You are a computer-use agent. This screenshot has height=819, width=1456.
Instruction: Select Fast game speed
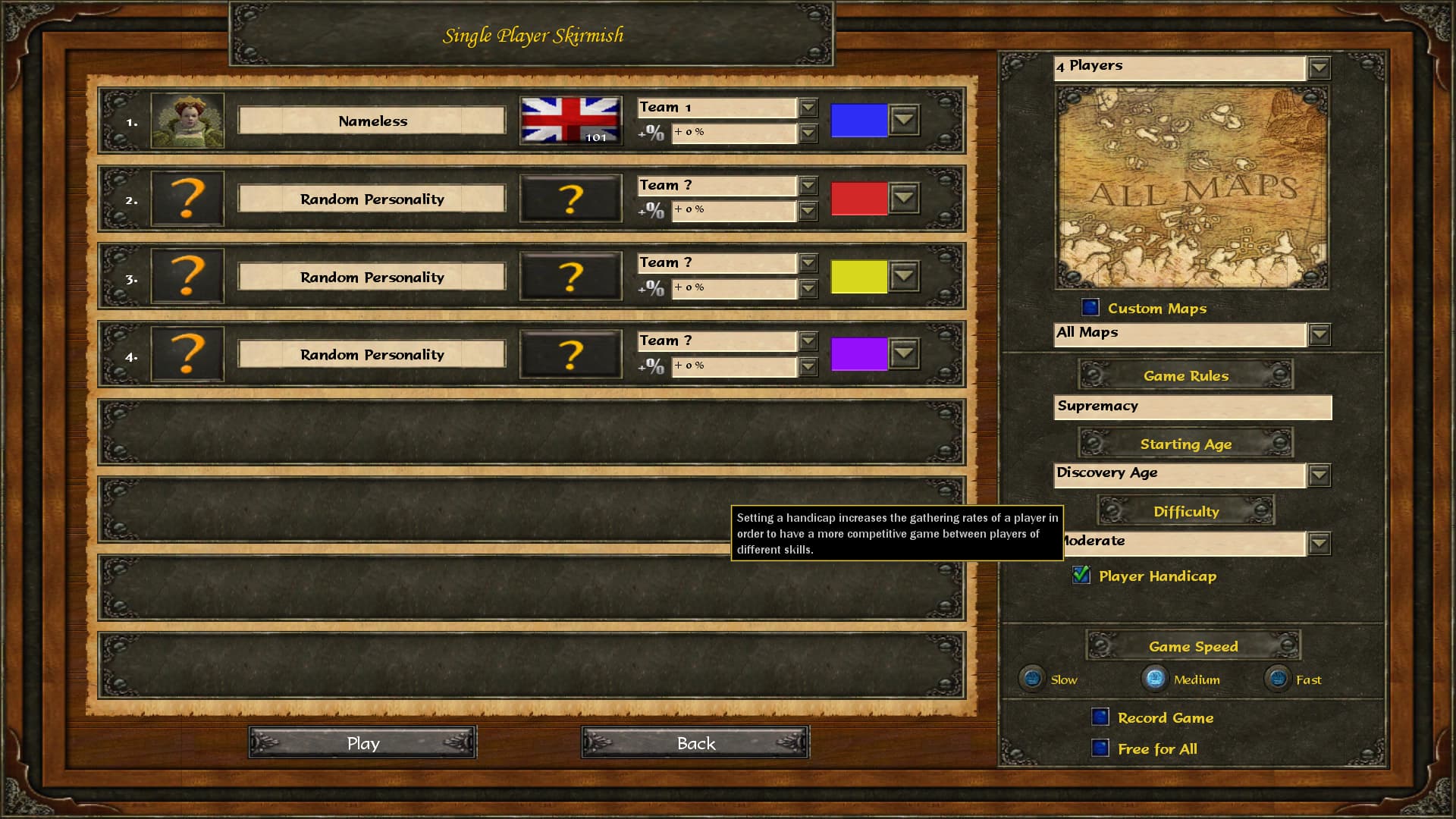click(x=1278, y=678)
